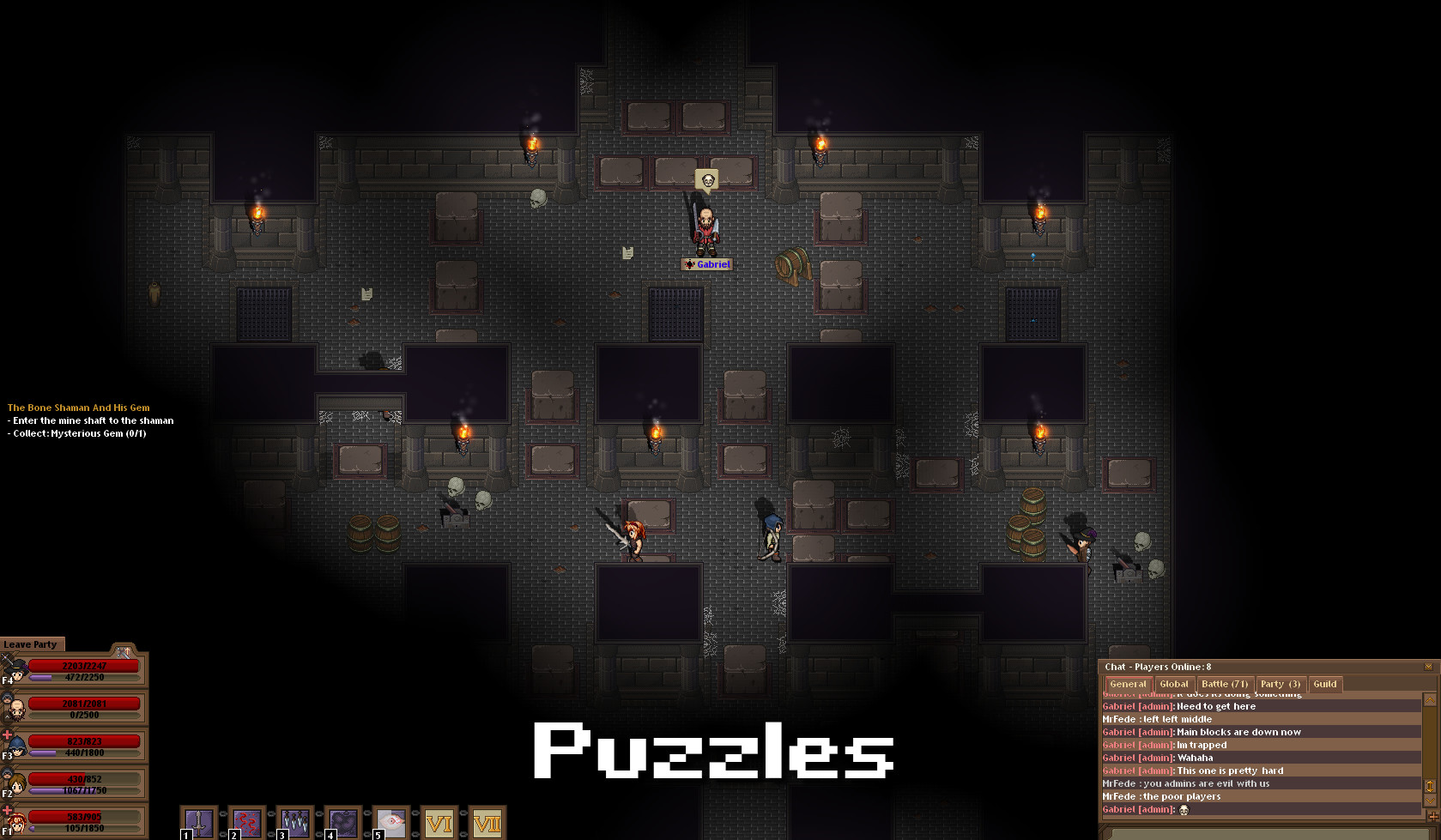View the Party (3) chat channel
The image size is (1441, 840).
pos(1281,684)
